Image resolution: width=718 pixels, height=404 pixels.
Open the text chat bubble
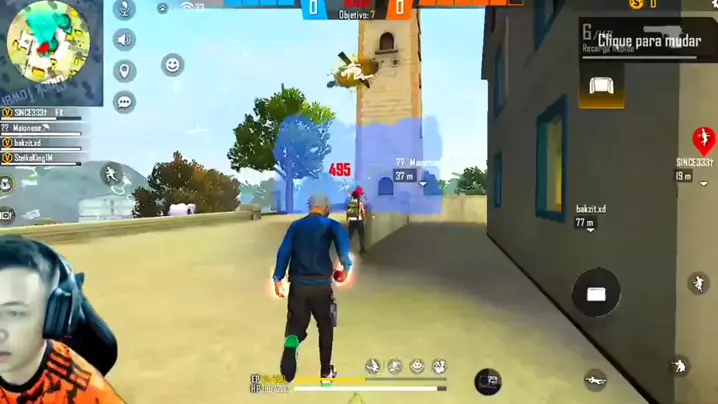125,101
